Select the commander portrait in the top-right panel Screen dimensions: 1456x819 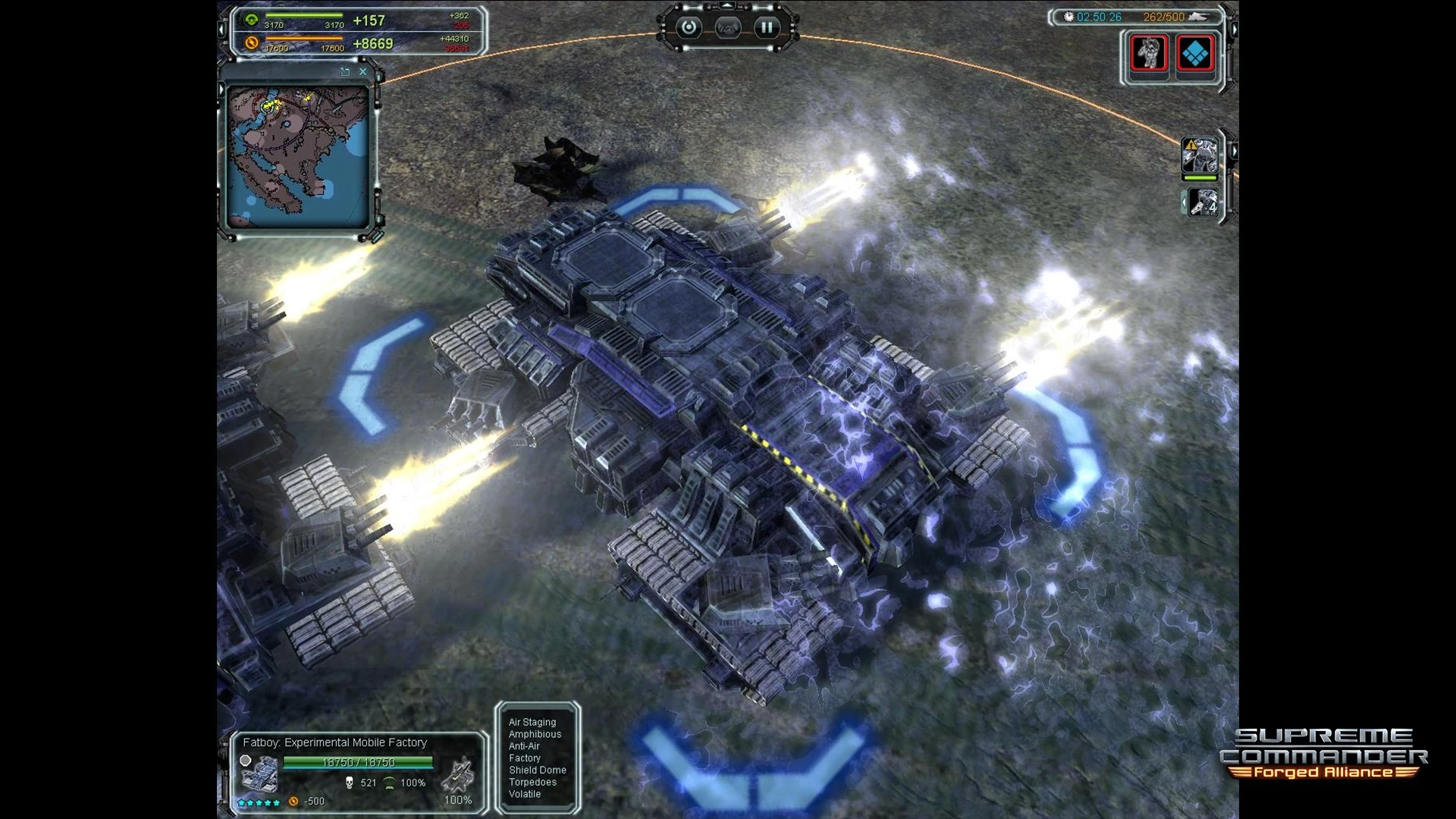coord(1148,53)
